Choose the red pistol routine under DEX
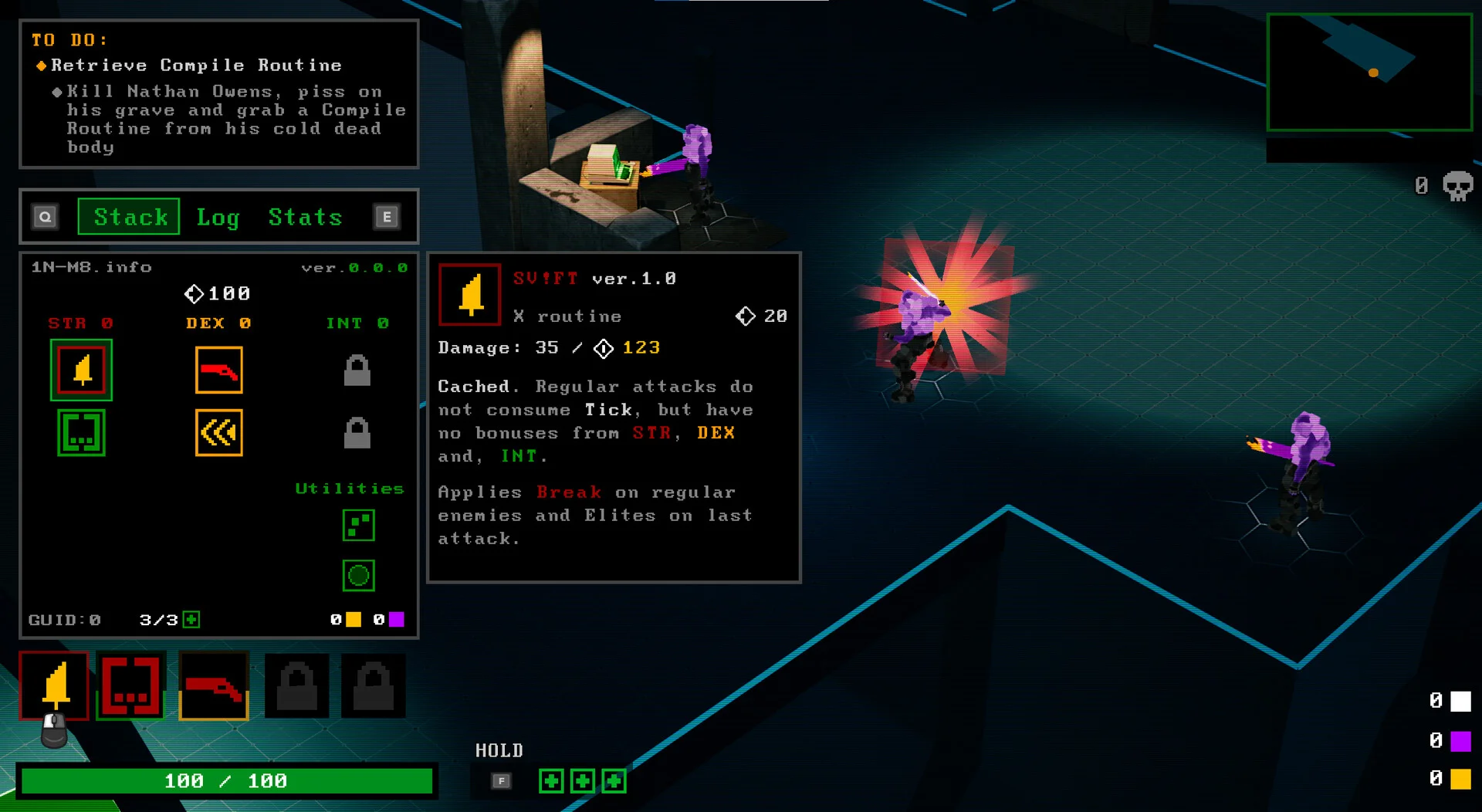 (x=219, y=370)
